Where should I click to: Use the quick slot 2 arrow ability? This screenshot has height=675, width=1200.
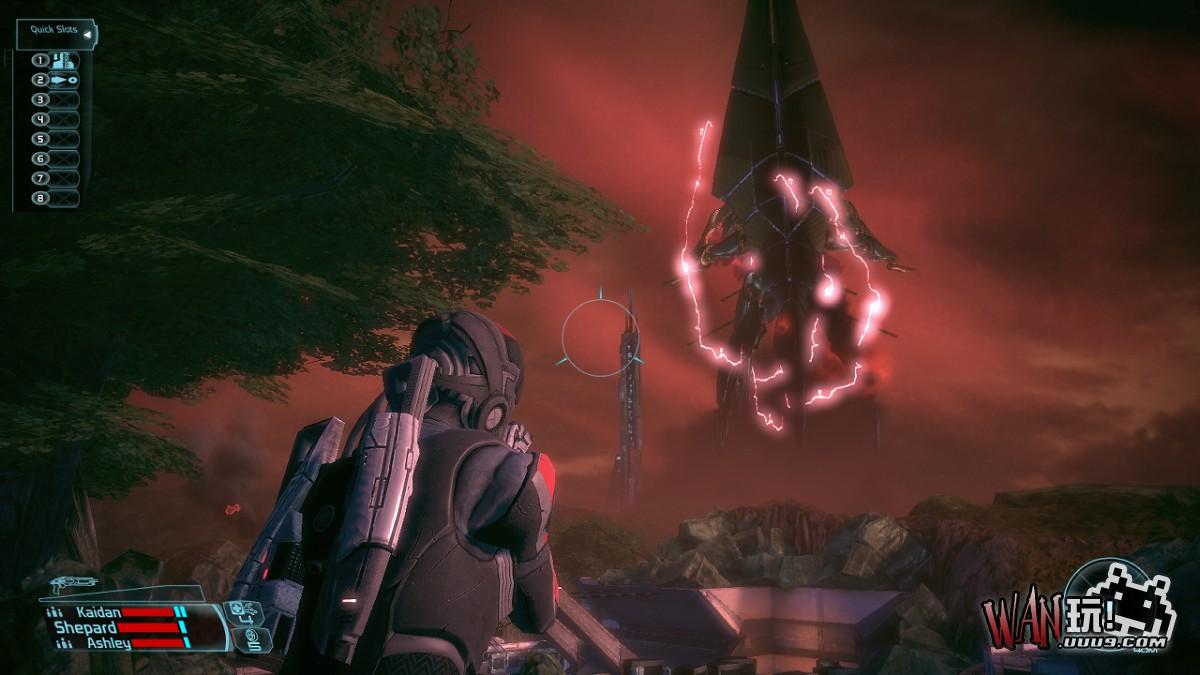pos(62,80)
